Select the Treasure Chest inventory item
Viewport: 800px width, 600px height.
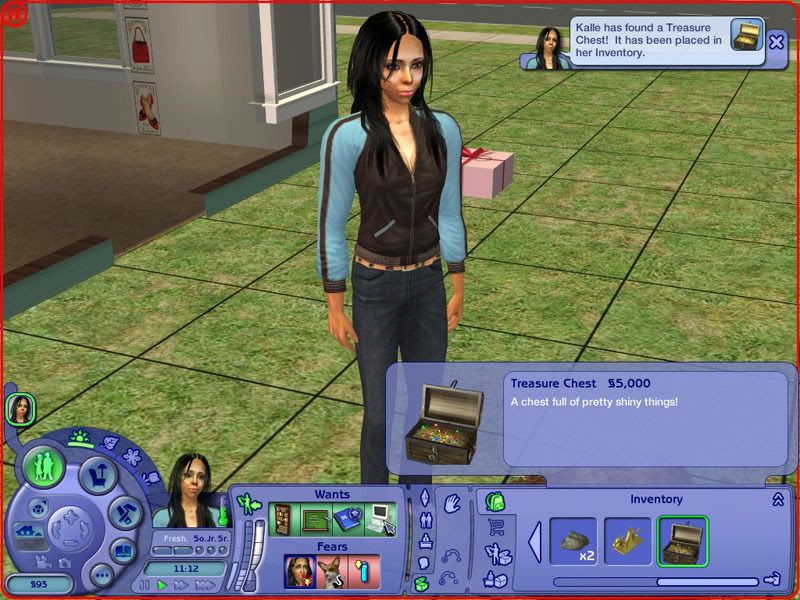682,541
